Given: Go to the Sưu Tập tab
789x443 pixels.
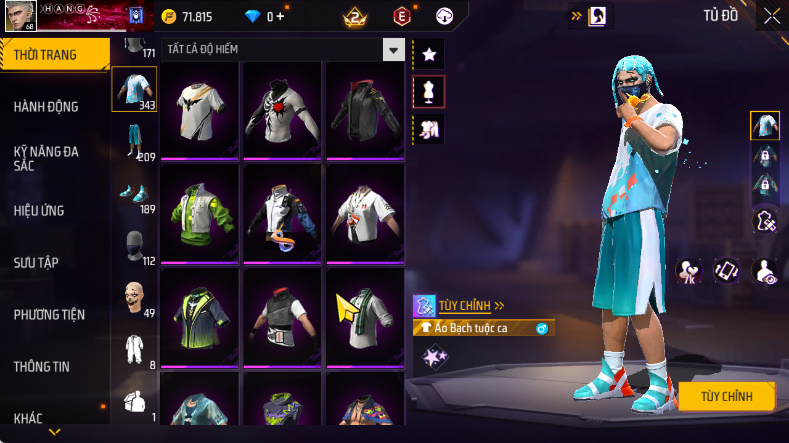Looking at the screenshot, I should coord(37,262).
